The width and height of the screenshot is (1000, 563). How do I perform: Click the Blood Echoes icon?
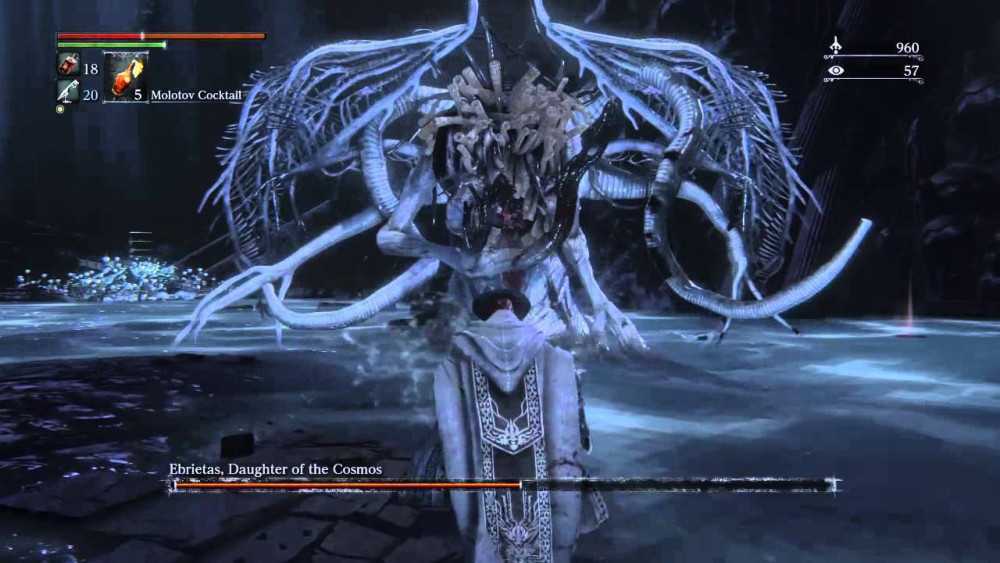coord(835,46)
